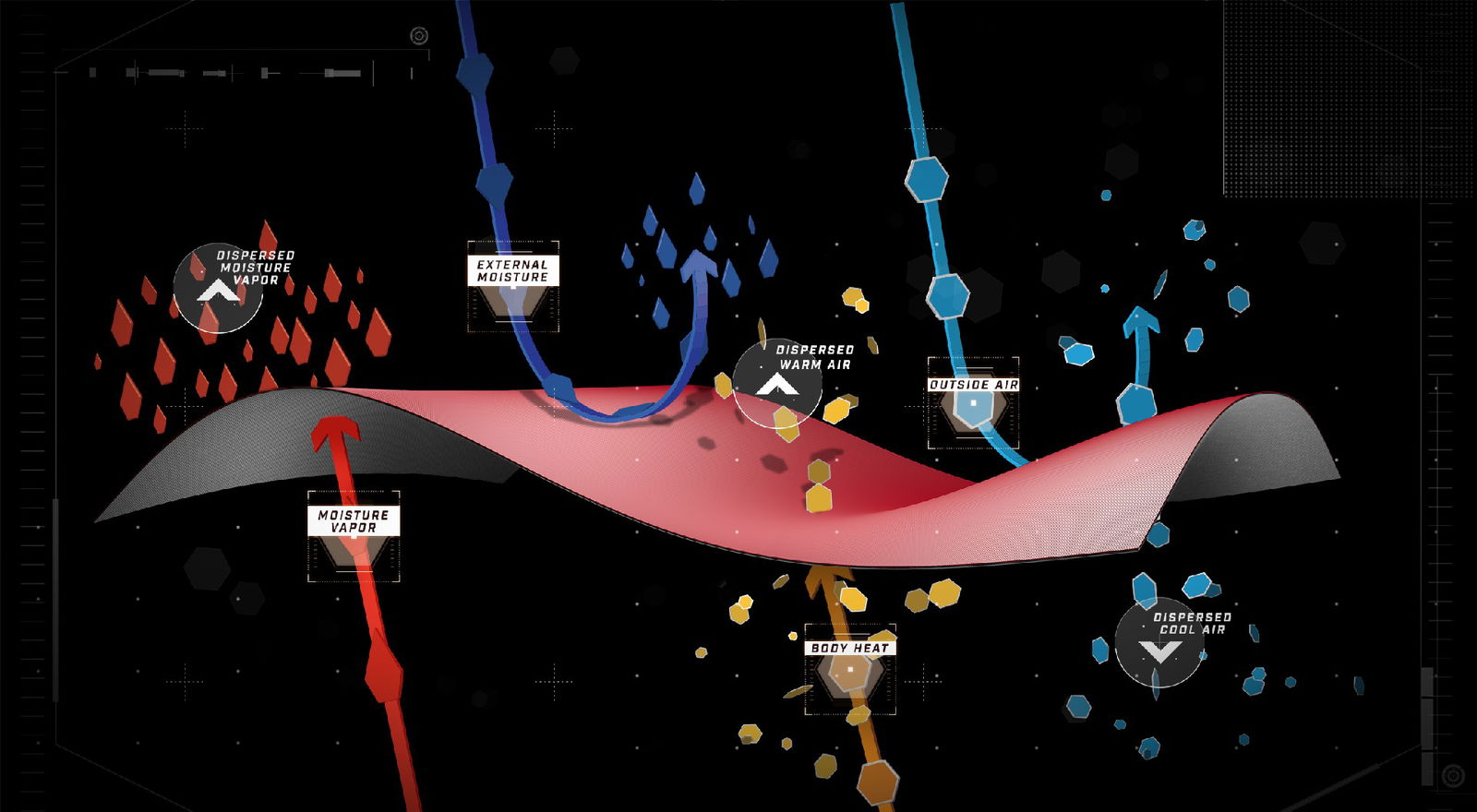Select the Dispersed Moisture Vapor marker
This screenshot has width=1477, height=812.
219,288
